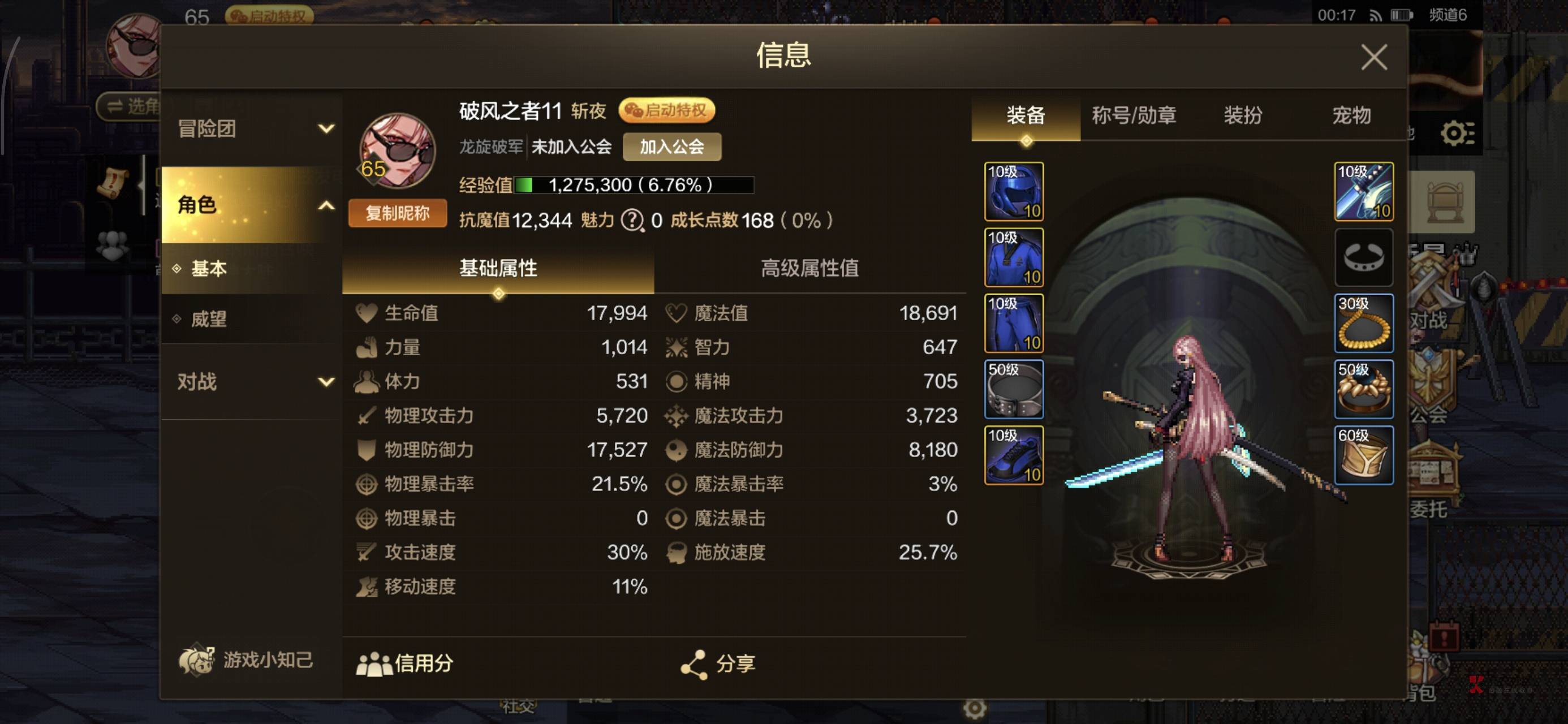Click the 加入公会 button
Screen dimensions: 1568x724
[671, 146]
